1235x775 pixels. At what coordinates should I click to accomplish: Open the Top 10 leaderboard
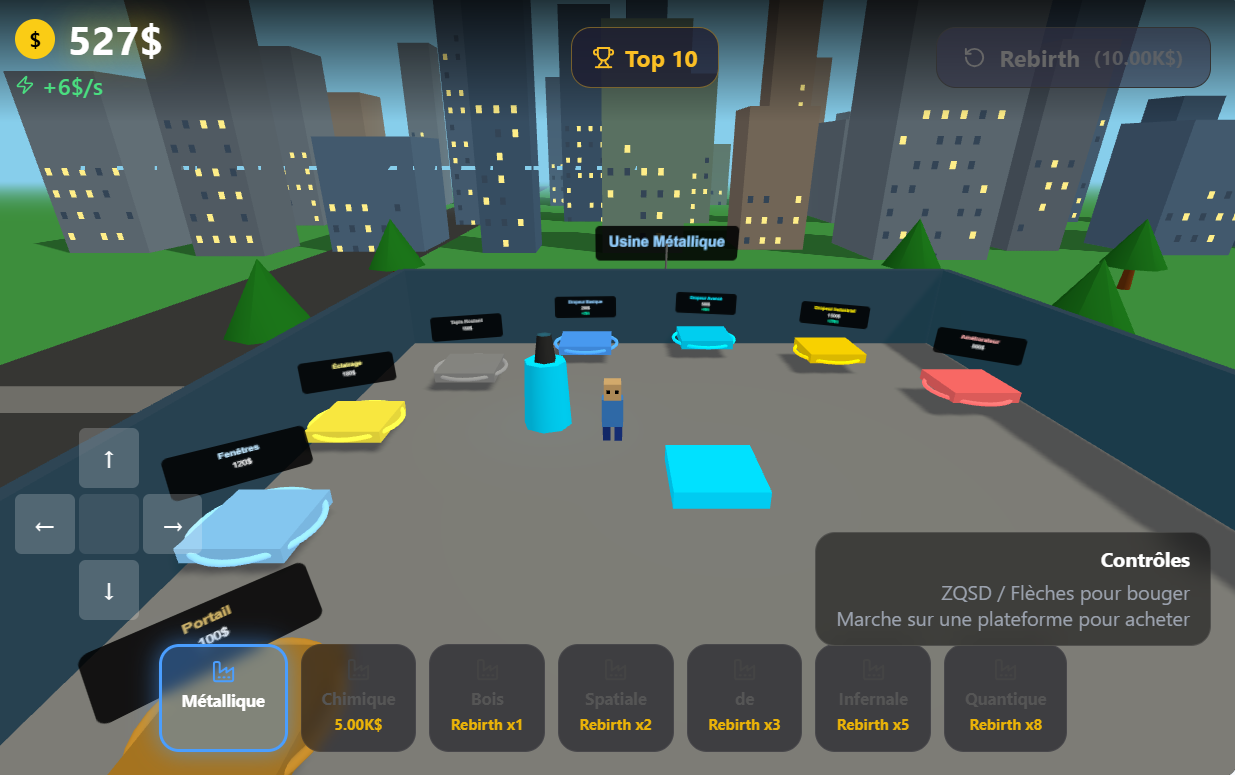[x=645, y=58]
